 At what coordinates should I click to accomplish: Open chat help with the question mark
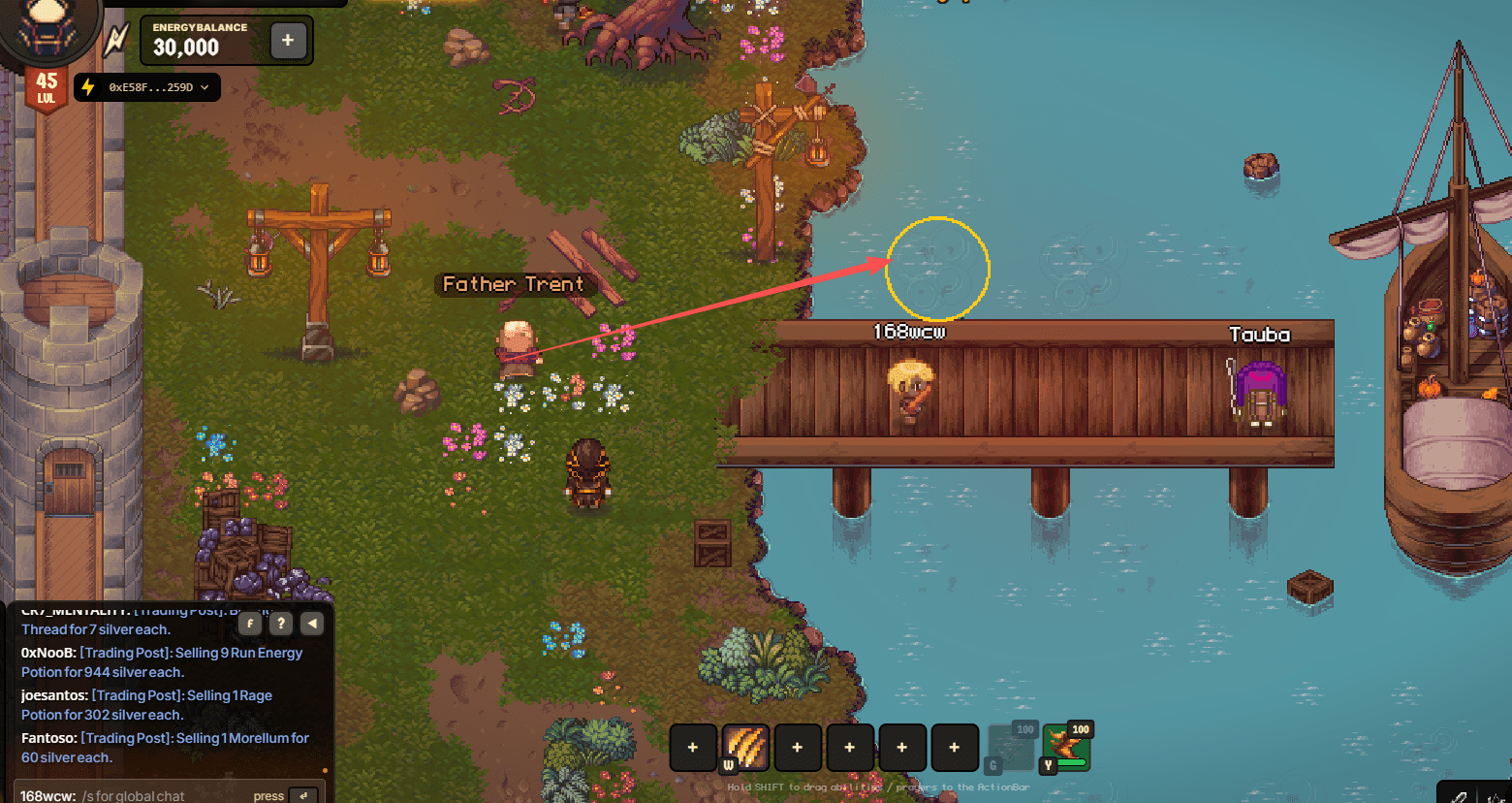pos(280,624)
